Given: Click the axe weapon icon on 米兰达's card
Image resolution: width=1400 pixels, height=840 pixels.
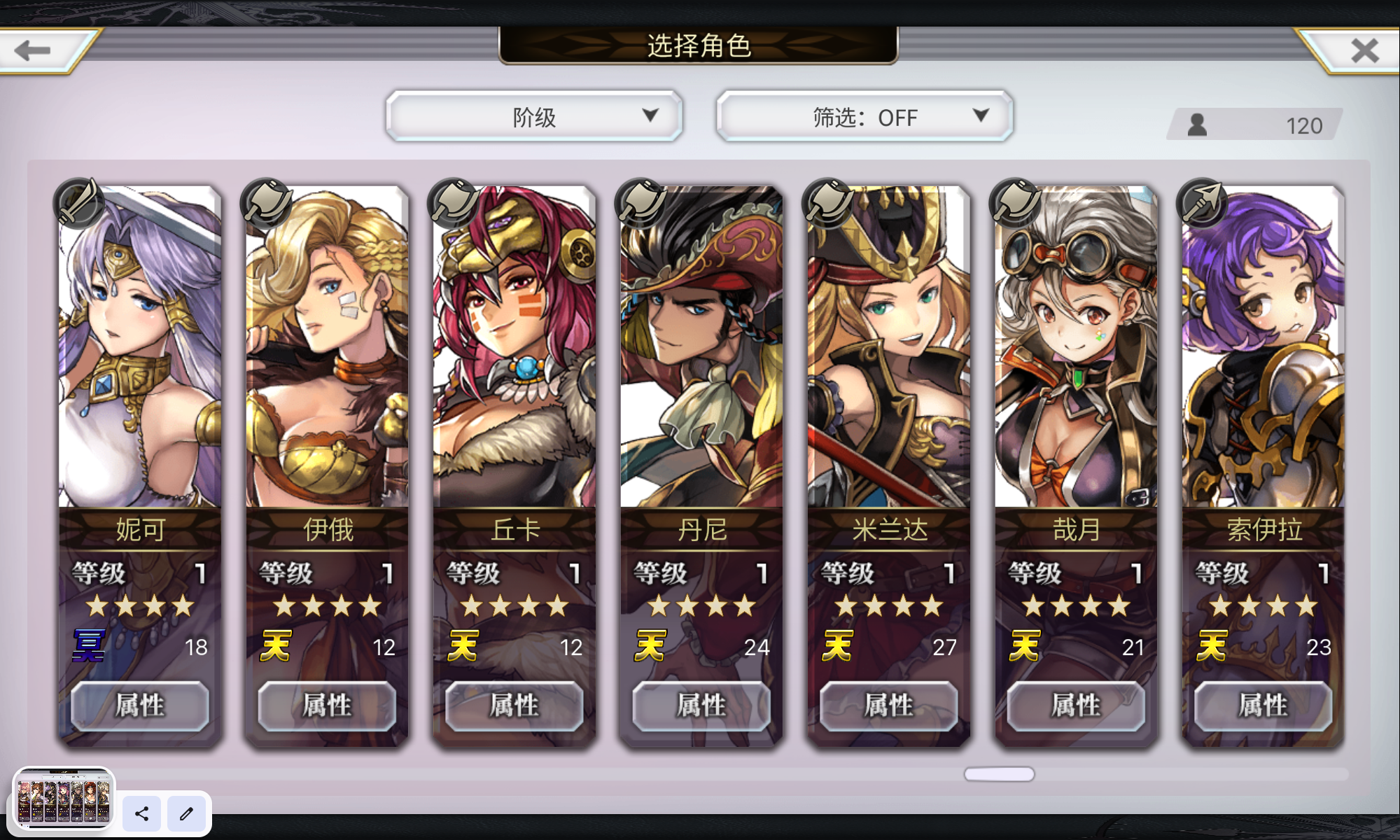Looking at the screenshot, I should [826, 203].
